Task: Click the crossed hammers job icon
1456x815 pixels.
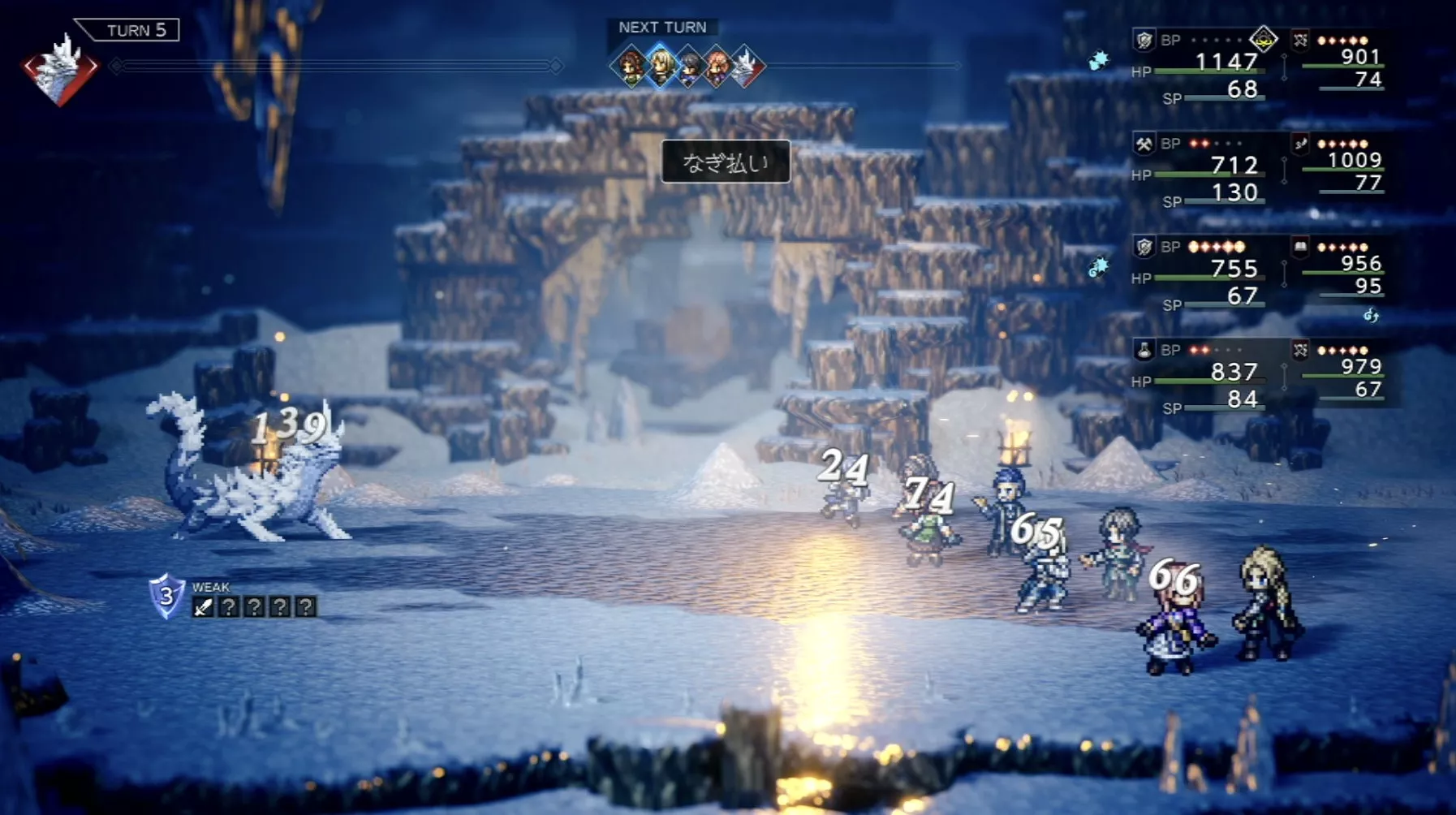Action: point(1144,144)
